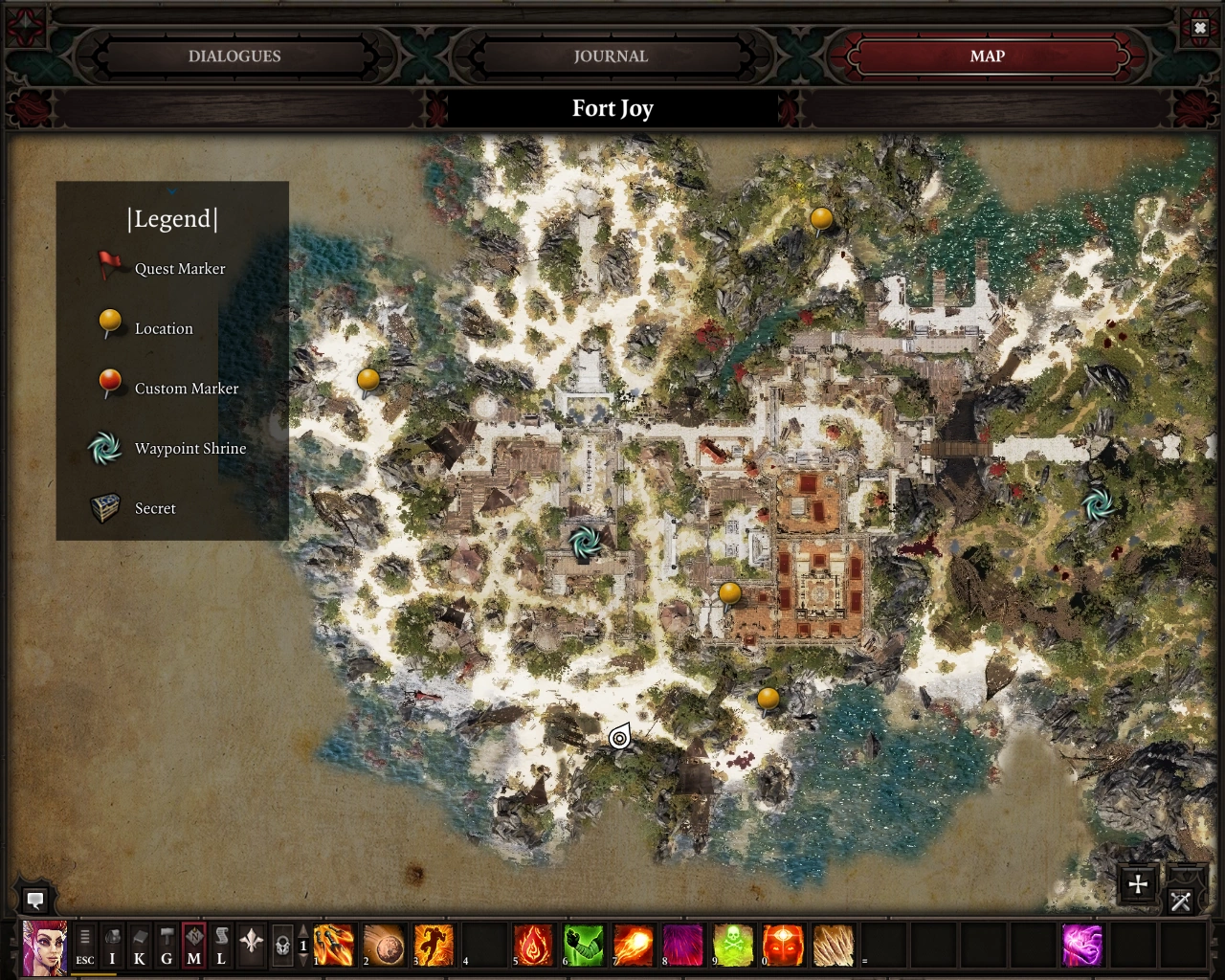
Task: Use the green skull poison skill
Action: pos(732,946)
